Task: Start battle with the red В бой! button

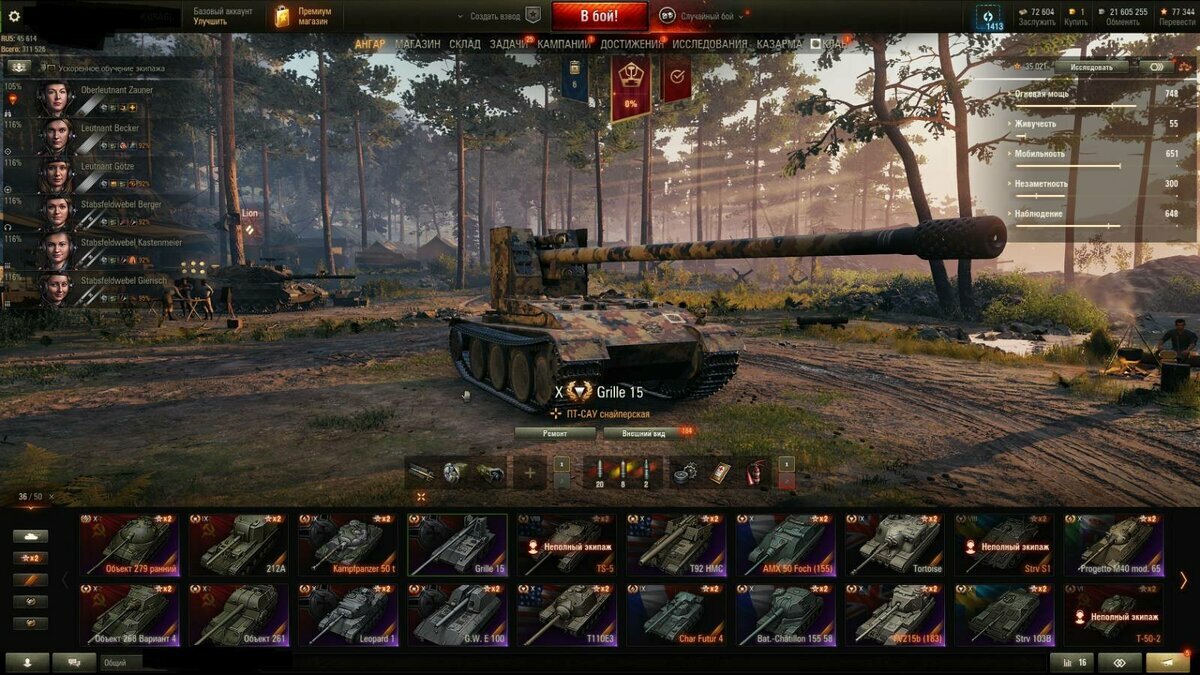Action: click(x=599, y=16)
